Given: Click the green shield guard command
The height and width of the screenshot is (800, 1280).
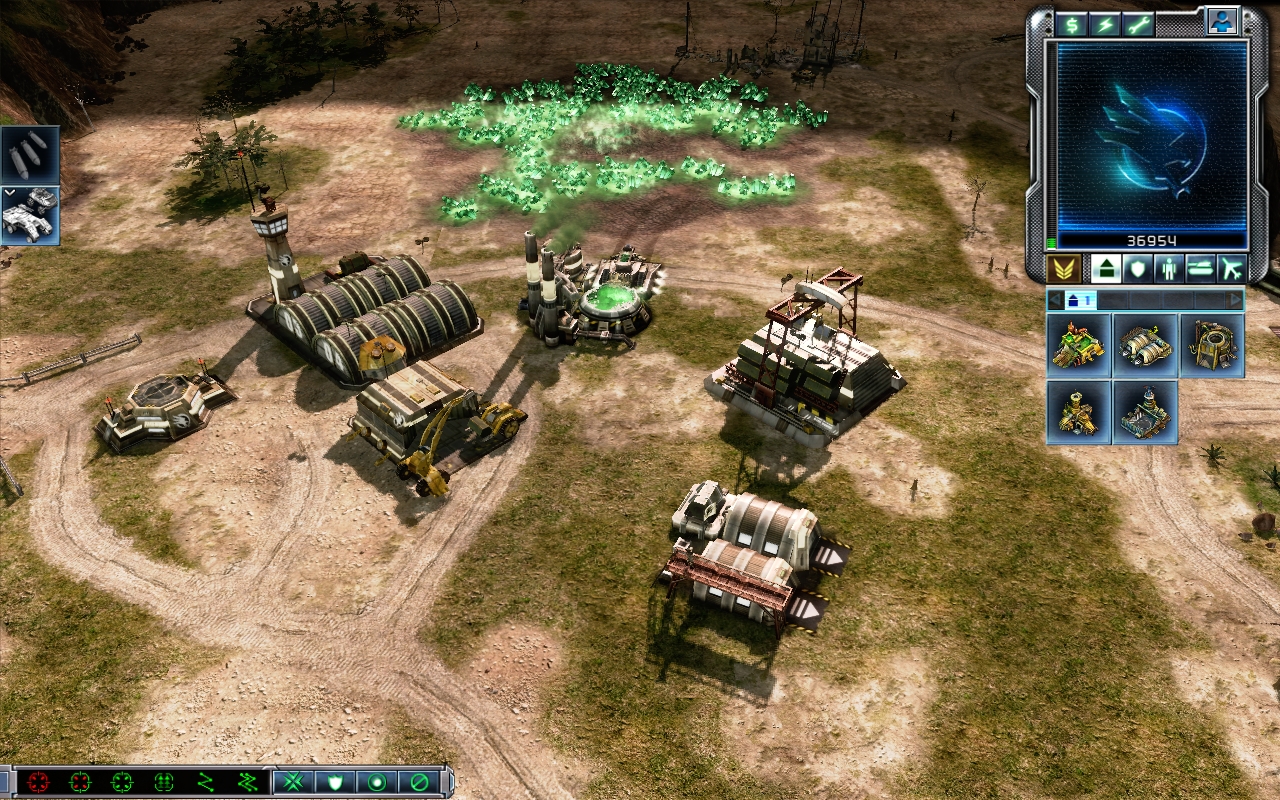Looking at the screenshot, I should click(x=334, y=782).
